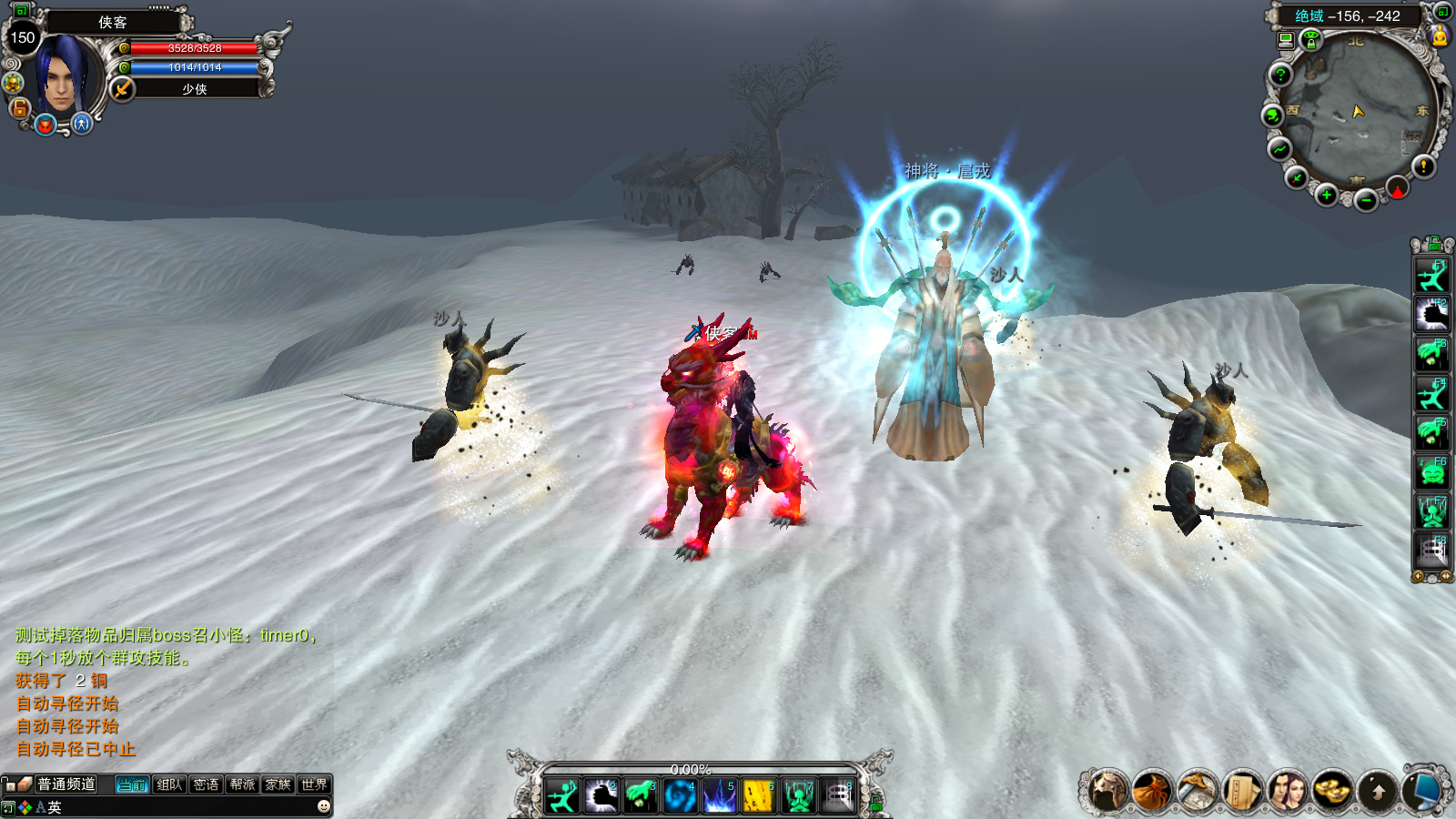
Task: Click the chat text input box
Action: [182, 807]
